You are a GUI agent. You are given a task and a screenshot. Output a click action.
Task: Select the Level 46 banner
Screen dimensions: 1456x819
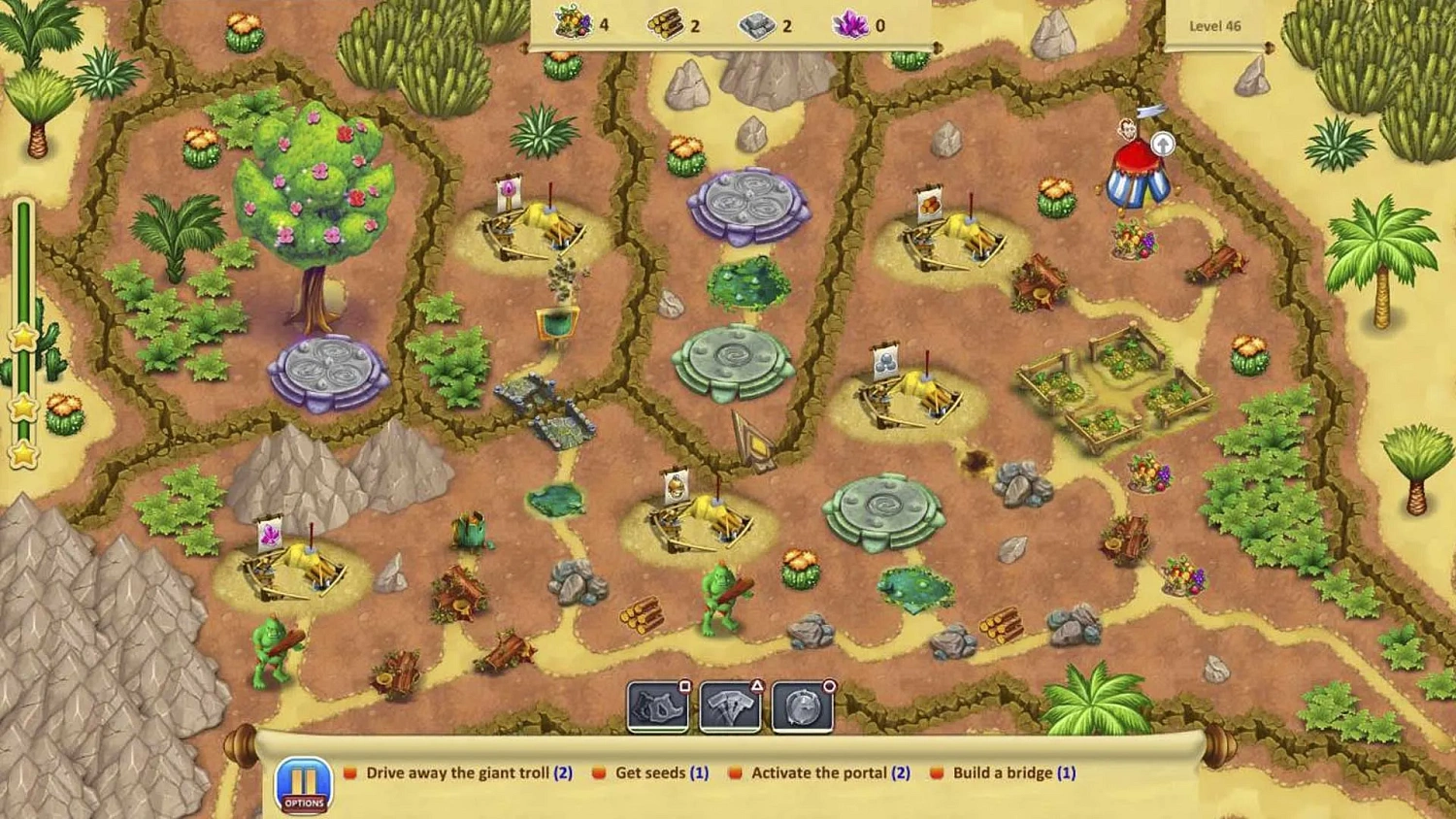(1214, 26)
